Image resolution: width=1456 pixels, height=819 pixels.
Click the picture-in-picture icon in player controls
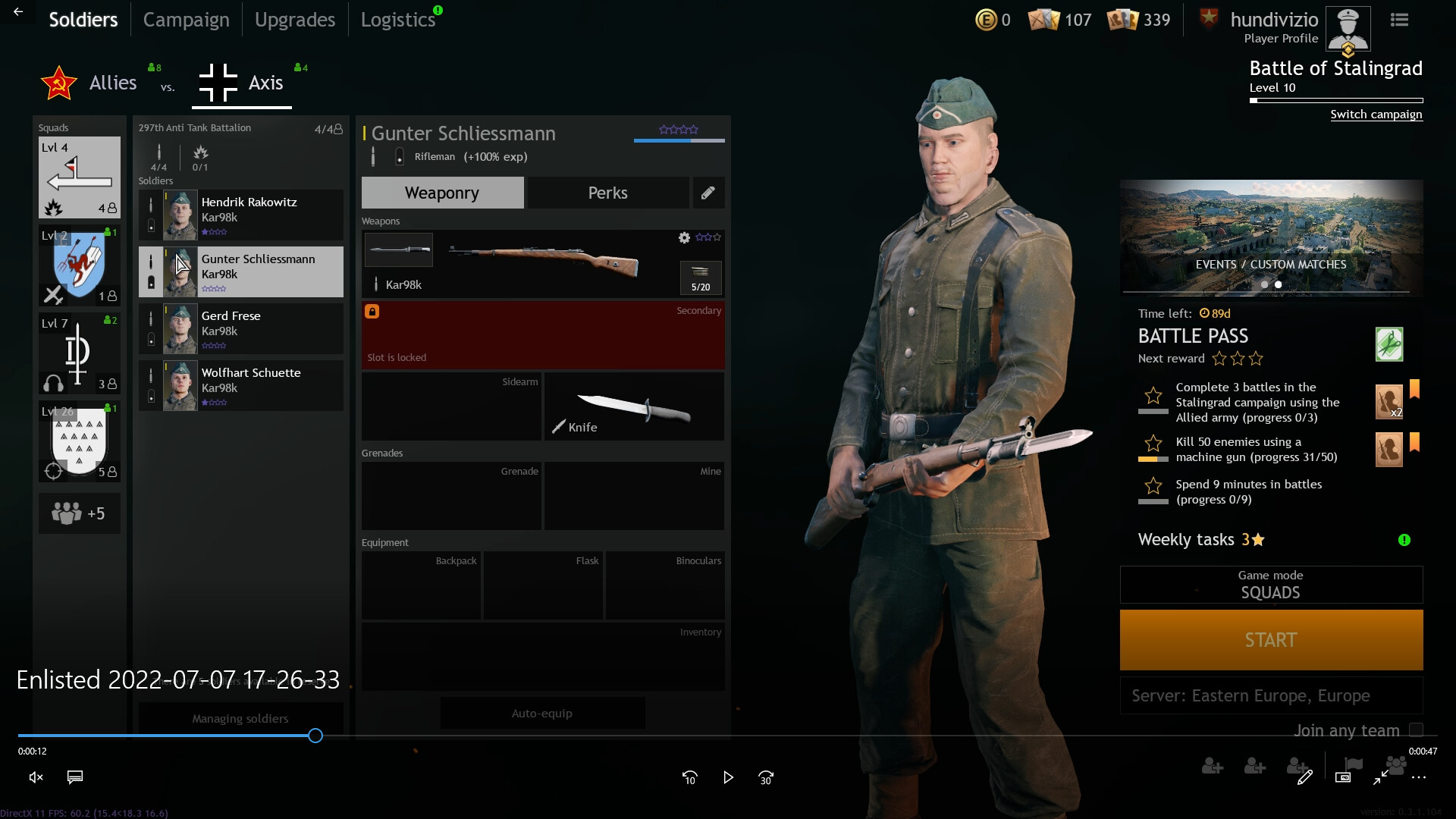click(1344, 777)
